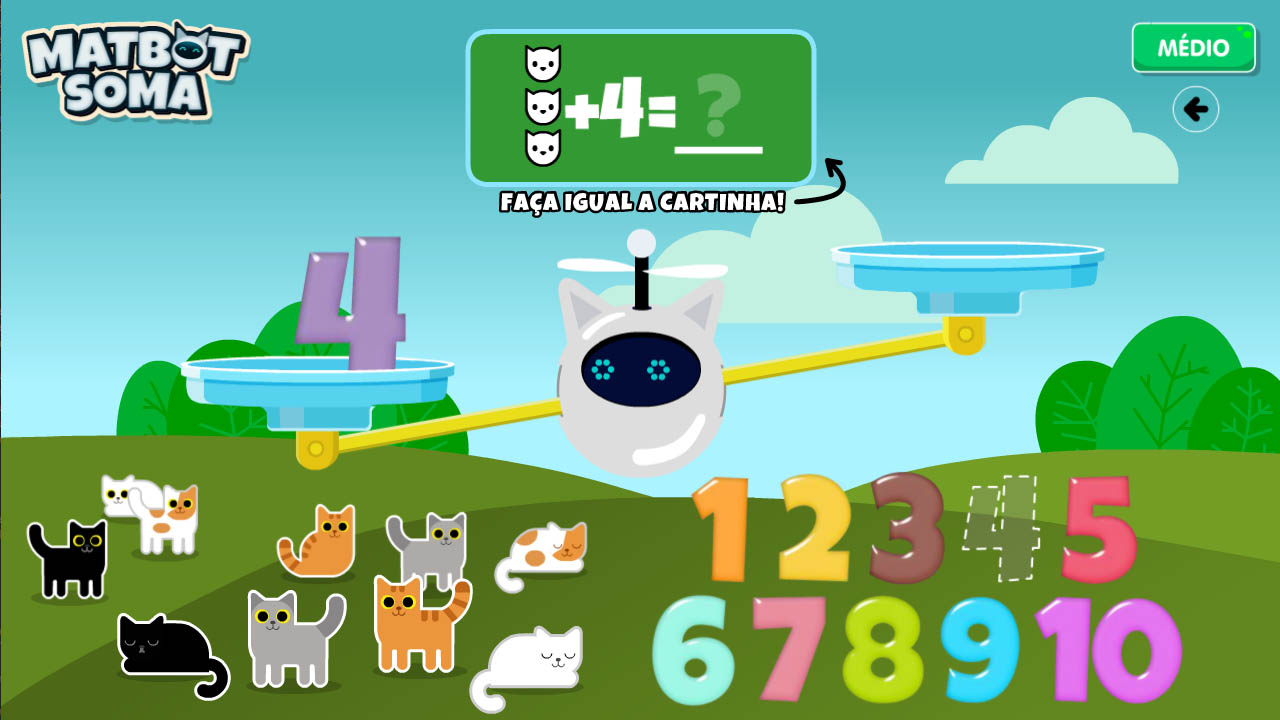Click the back arrow button

click(x=1195, y=110)
